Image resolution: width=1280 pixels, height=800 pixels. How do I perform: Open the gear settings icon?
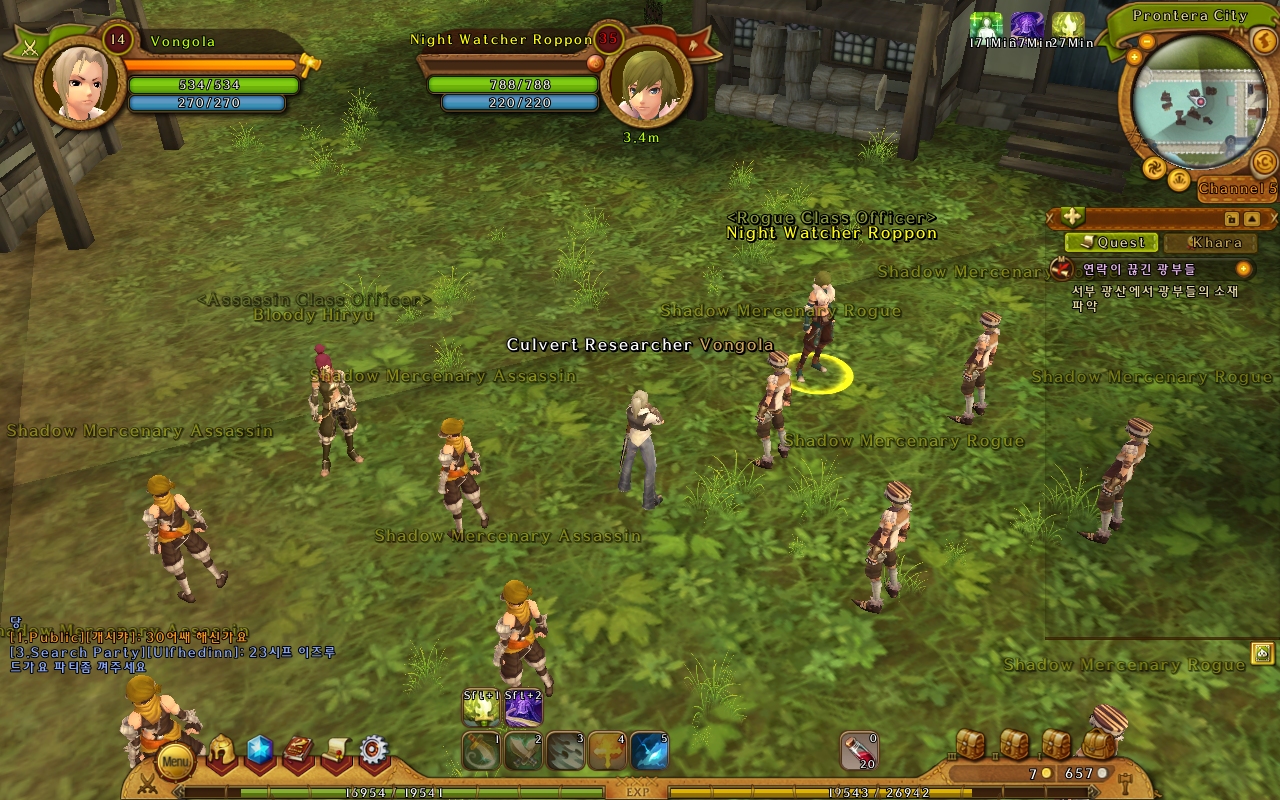(x=374, y=750)
